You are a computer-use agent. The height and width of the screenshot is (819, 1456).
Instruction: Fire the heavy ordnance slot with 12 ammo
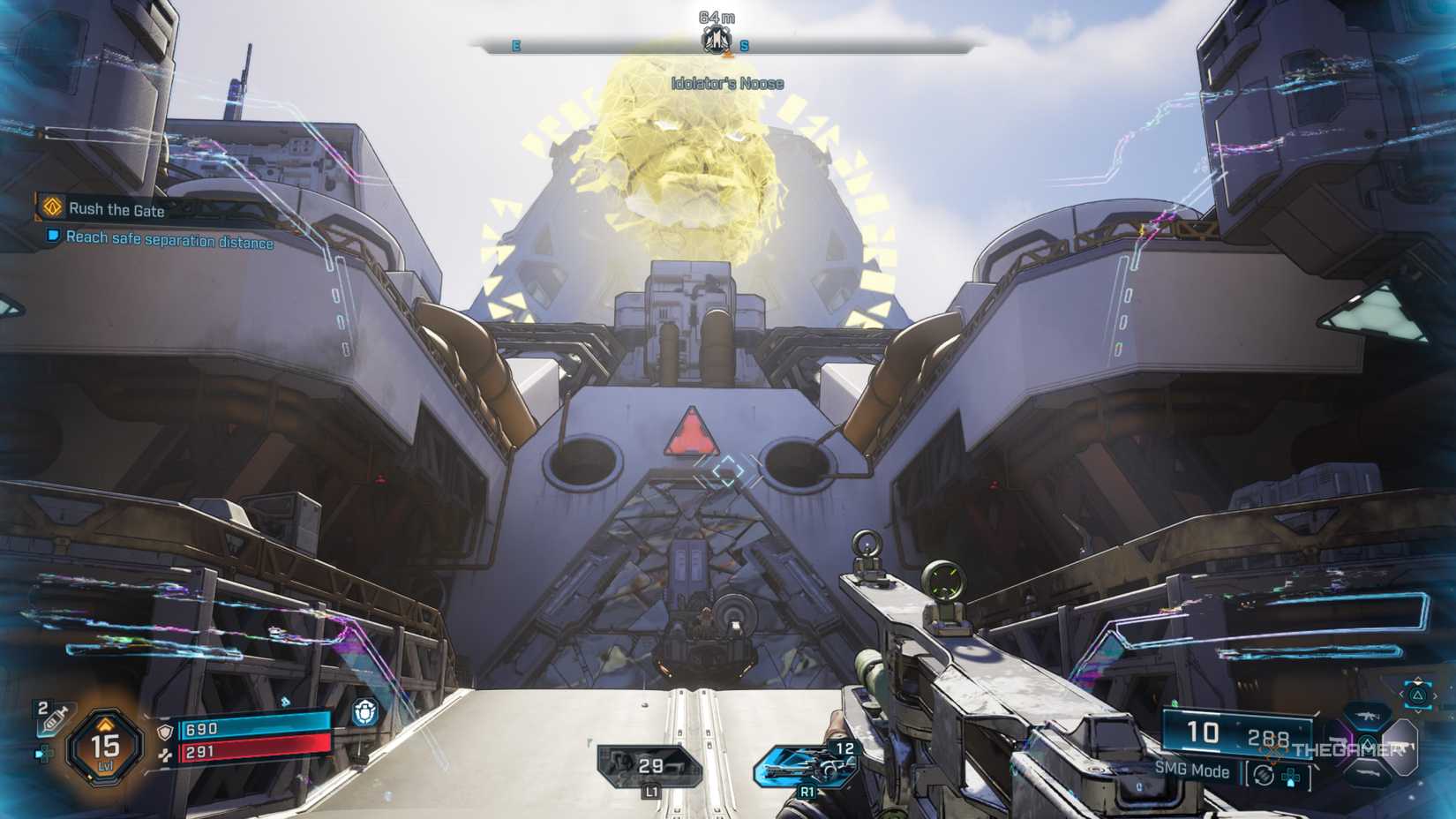click(807, 764)
